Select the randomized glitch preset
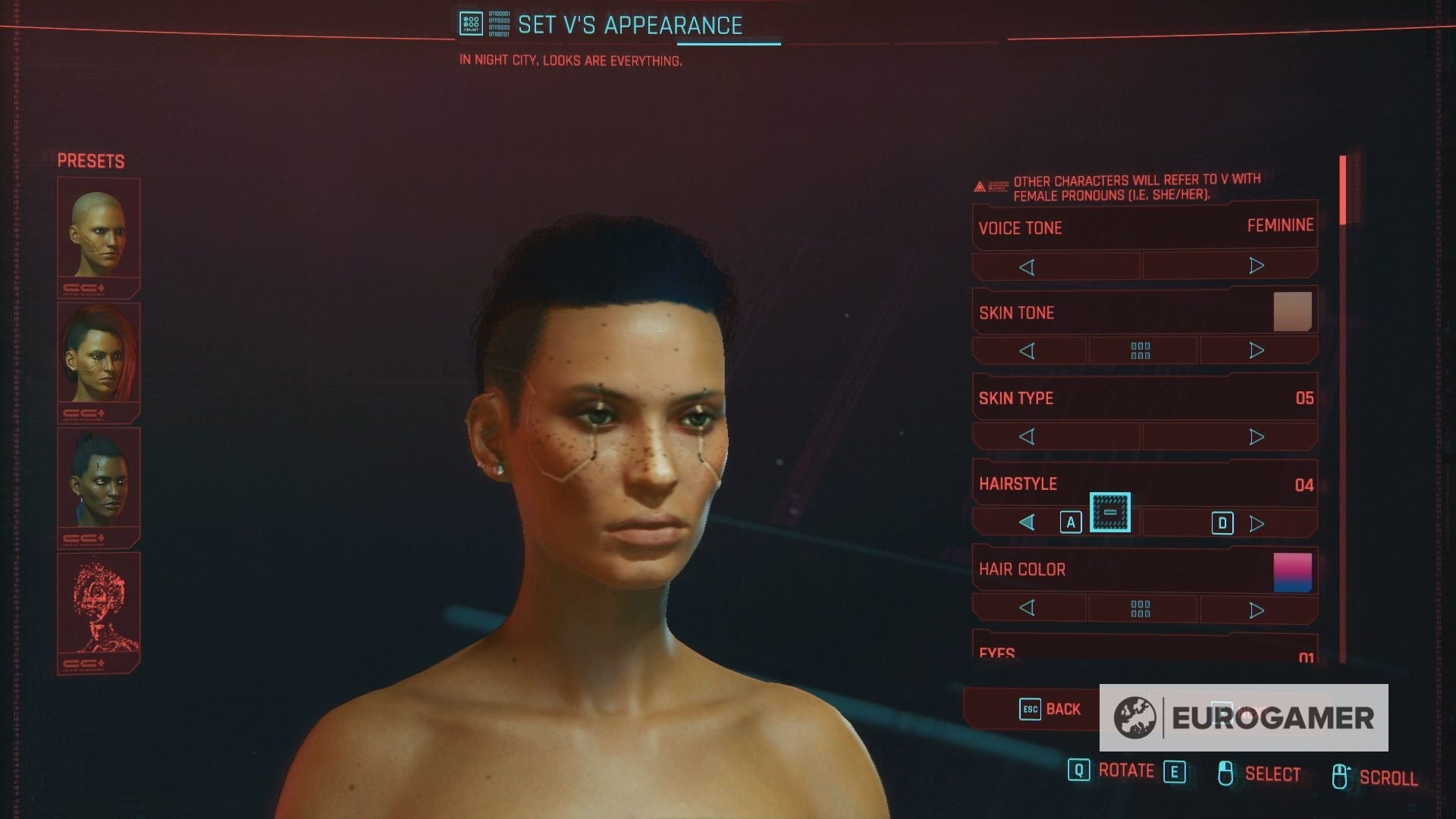The image size is (1456, 819). (99, 604)
